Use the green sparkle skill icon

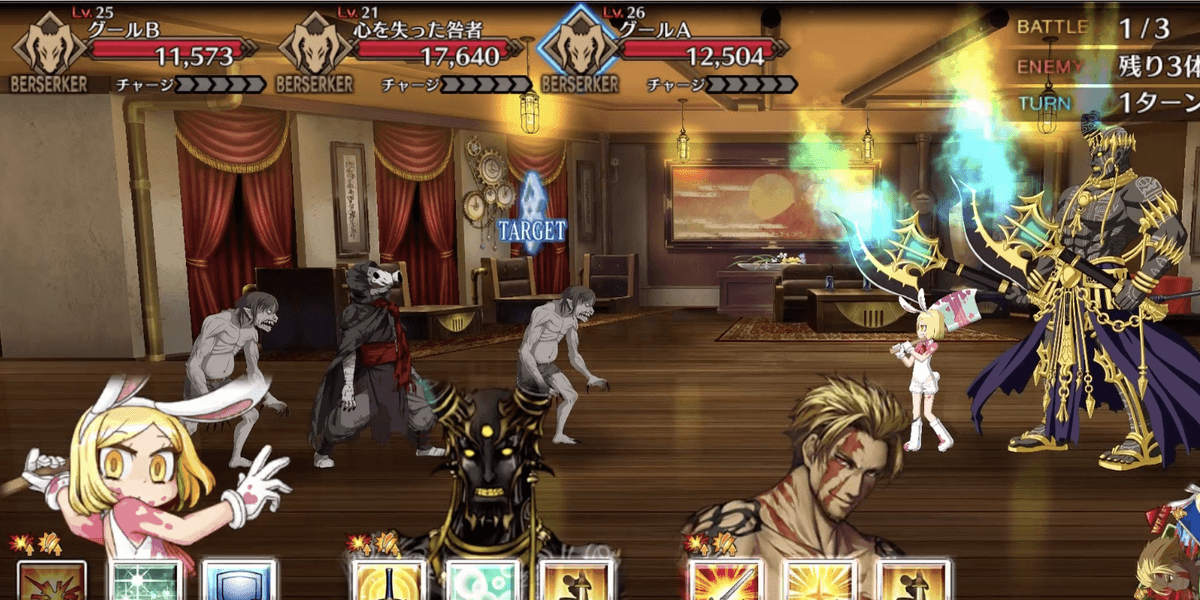point(146,582)
